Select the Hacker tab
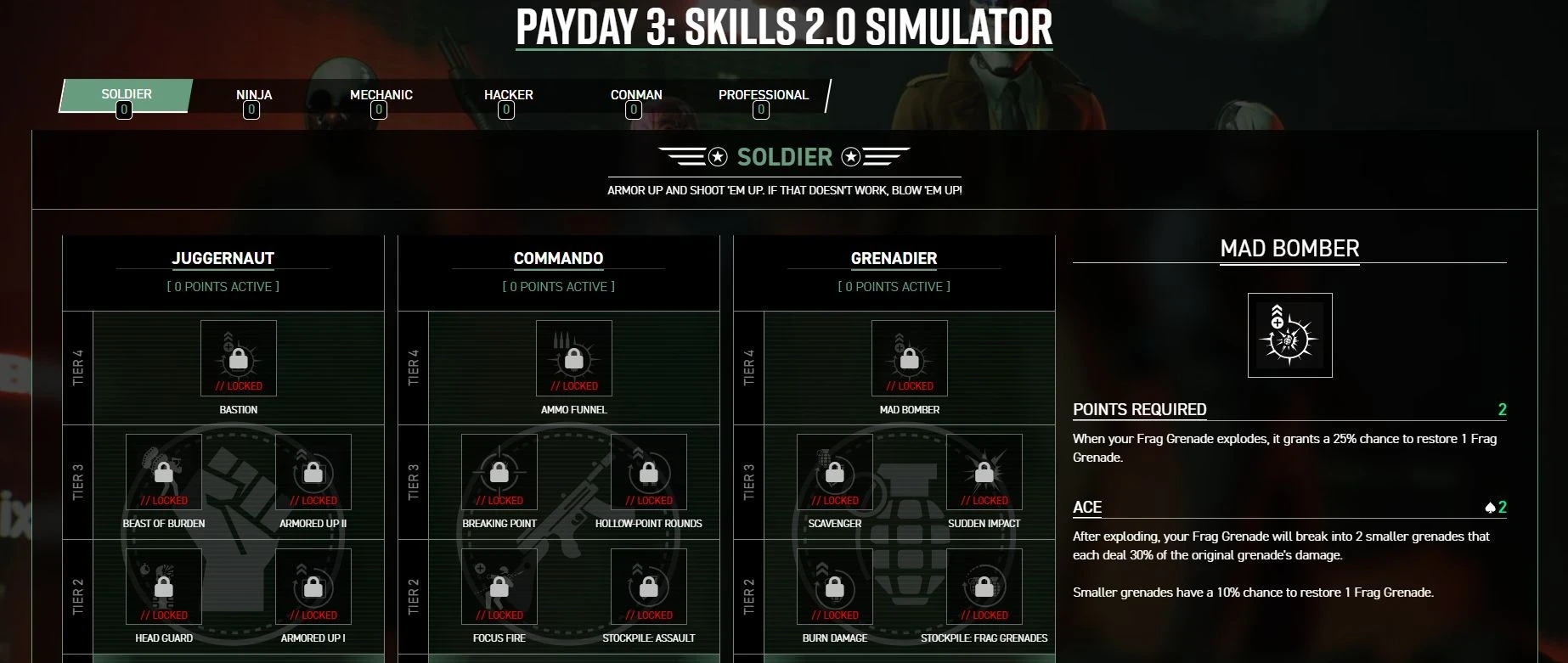 (508, 96)
